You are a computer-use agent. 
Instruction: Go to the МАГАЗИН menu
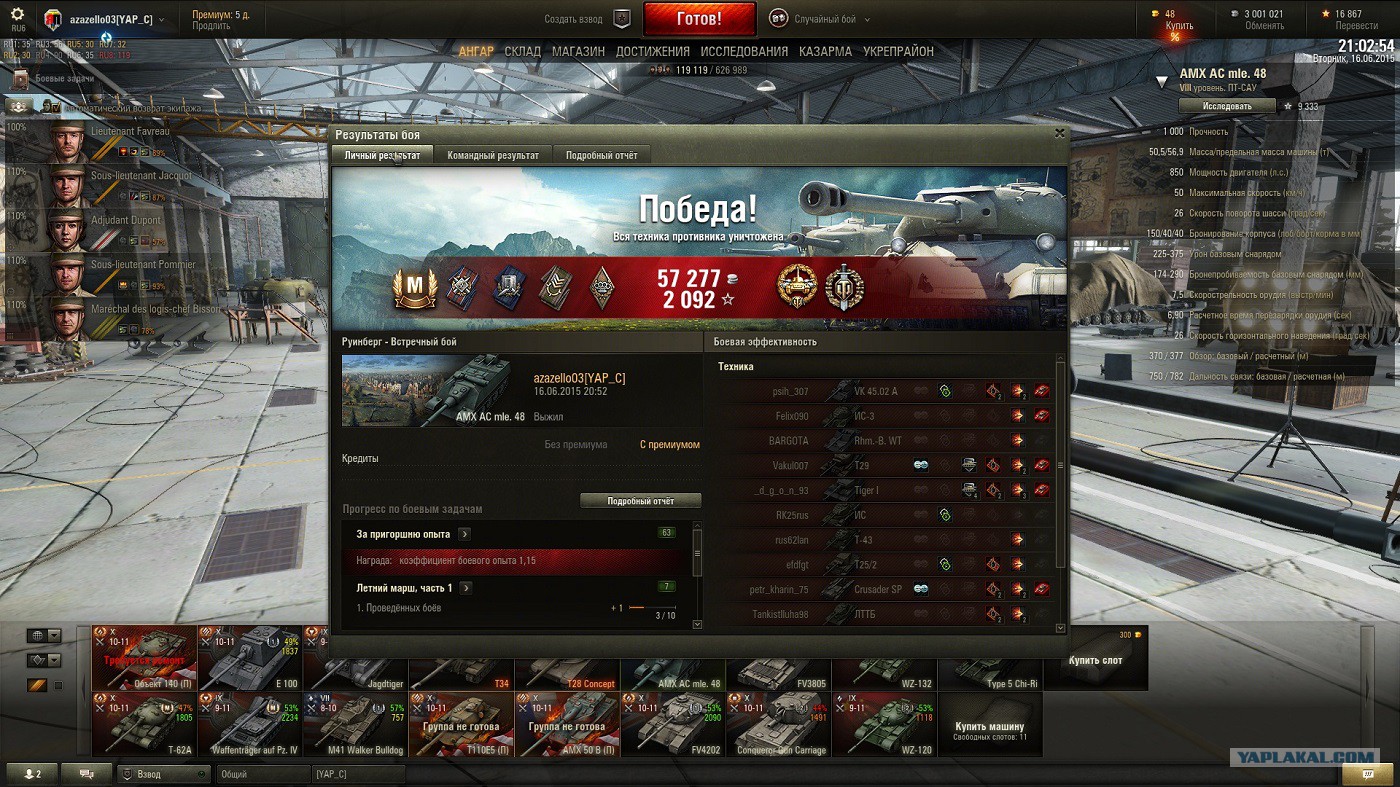578,52
